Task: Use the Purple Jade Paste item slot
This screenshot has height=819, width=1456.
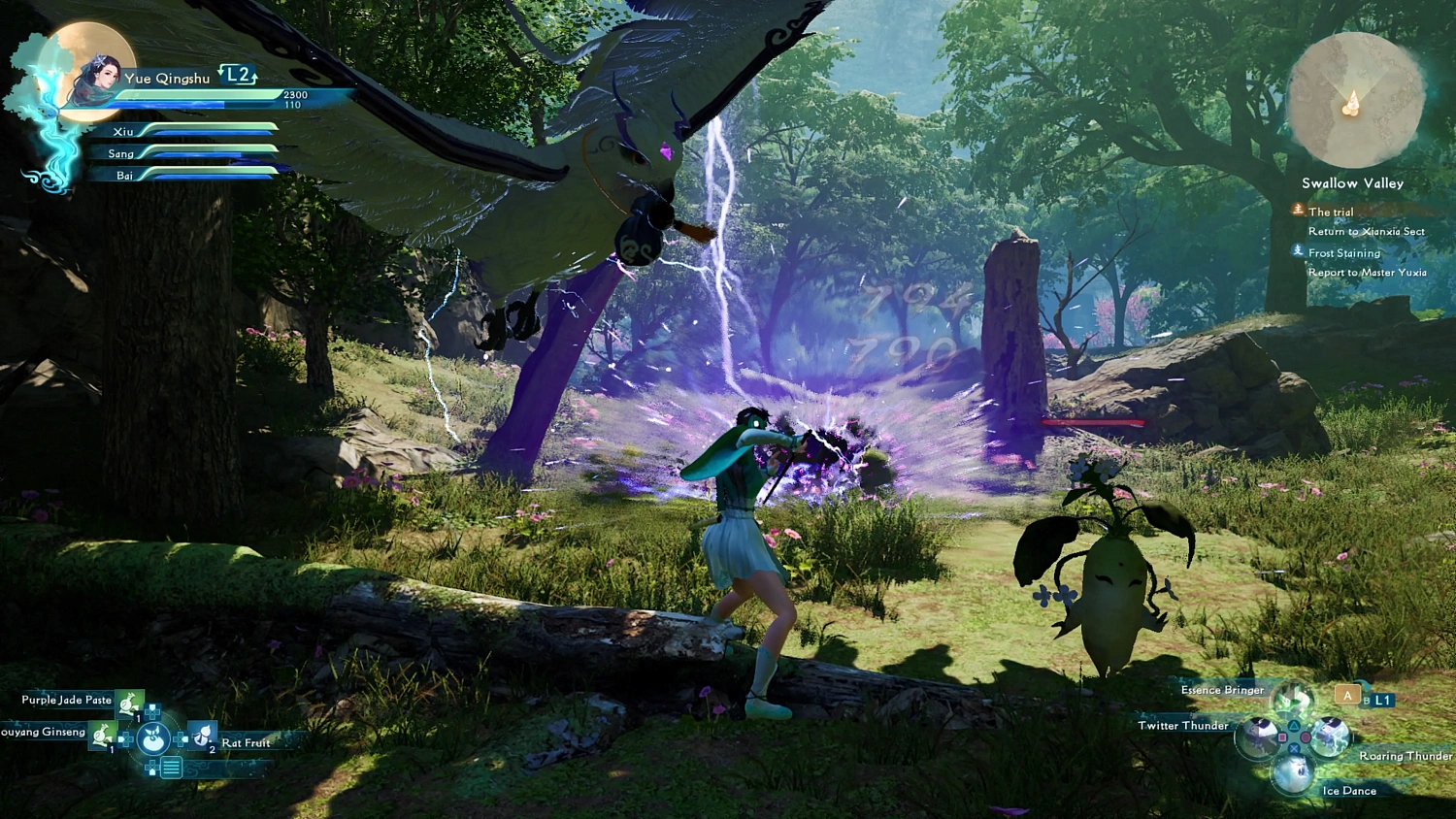Action: [x=129, y=702]
